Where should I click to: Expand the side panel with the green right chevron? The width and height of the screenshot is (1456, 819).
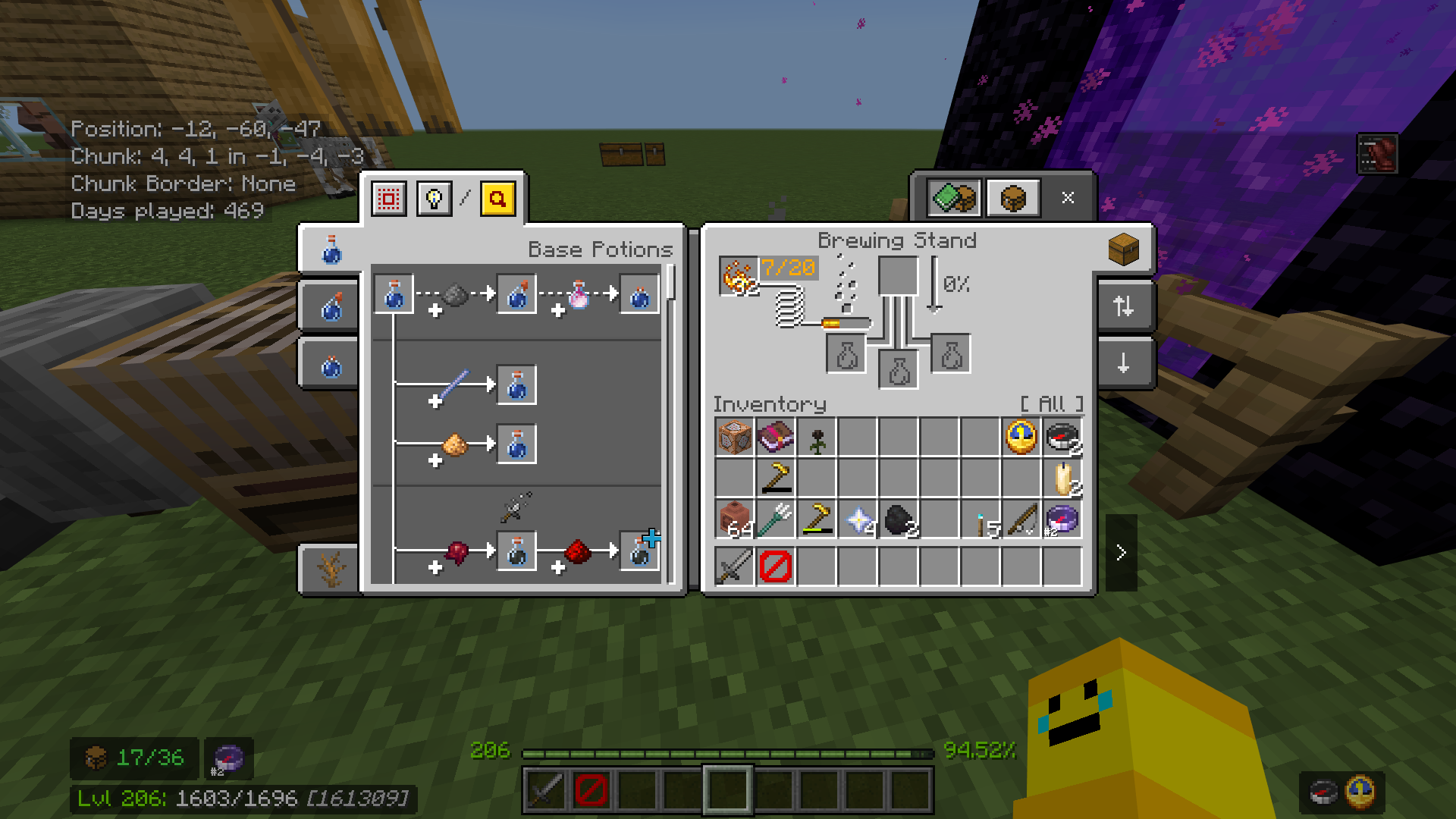[x=1122, y=551]
